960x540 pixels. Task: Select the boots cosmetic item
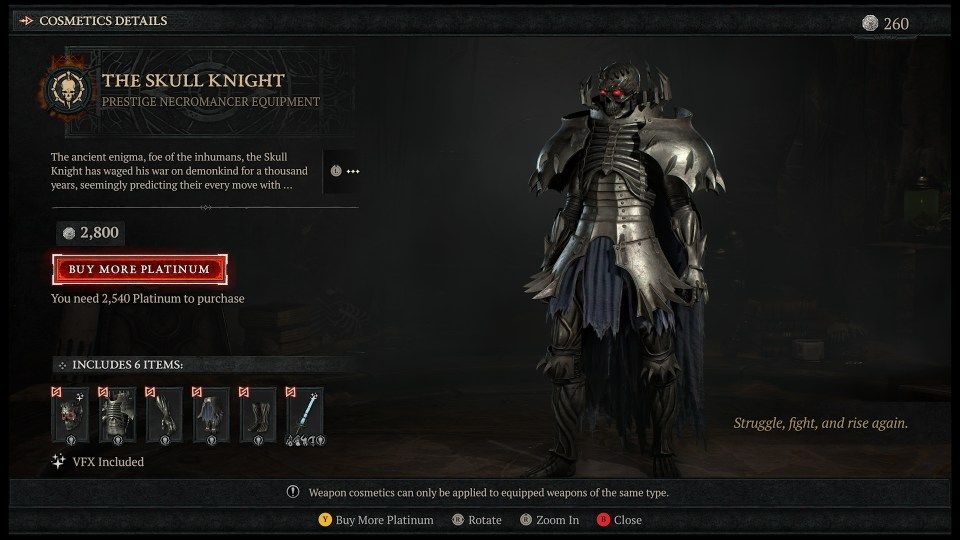pos(255,415)
